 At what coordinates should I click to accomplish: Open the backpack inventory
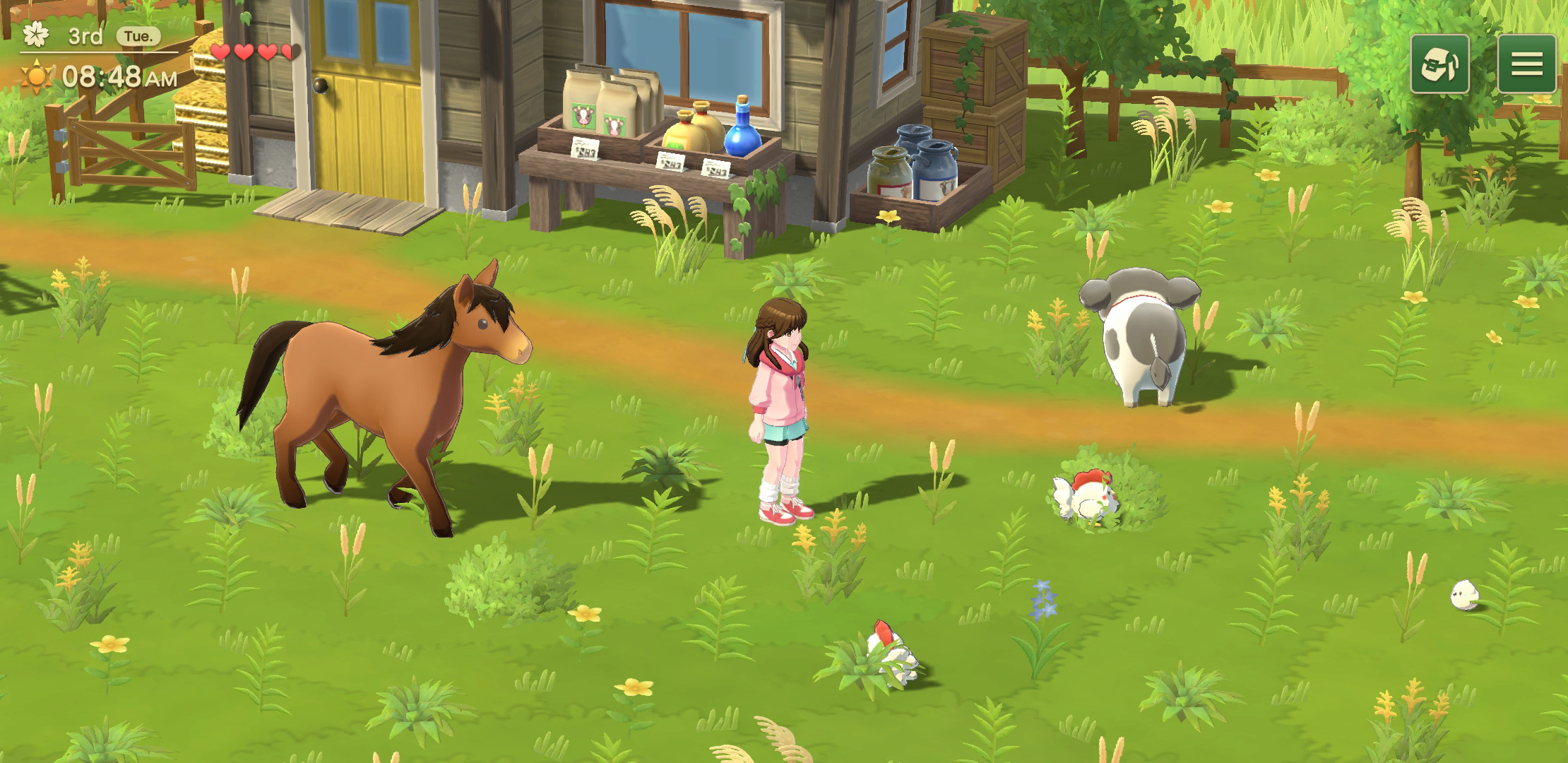[x=1439, y=64]
